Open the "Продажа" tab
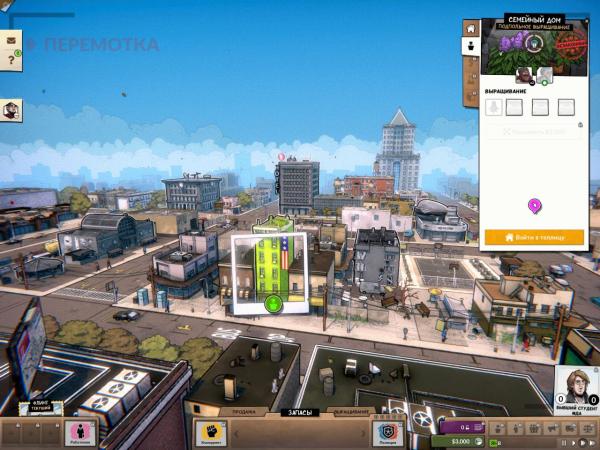 pyautogui.click(x=244, y=412)
